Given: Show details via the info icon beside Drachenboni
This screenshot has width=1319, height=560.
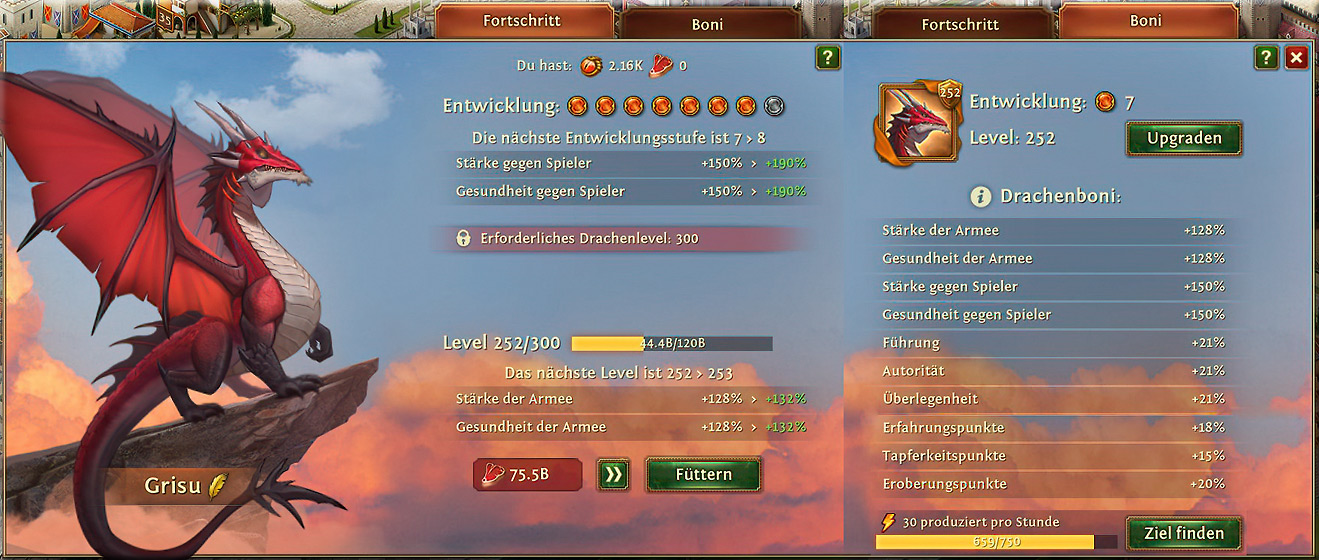Looking at the screenshot, I should 980,196.
